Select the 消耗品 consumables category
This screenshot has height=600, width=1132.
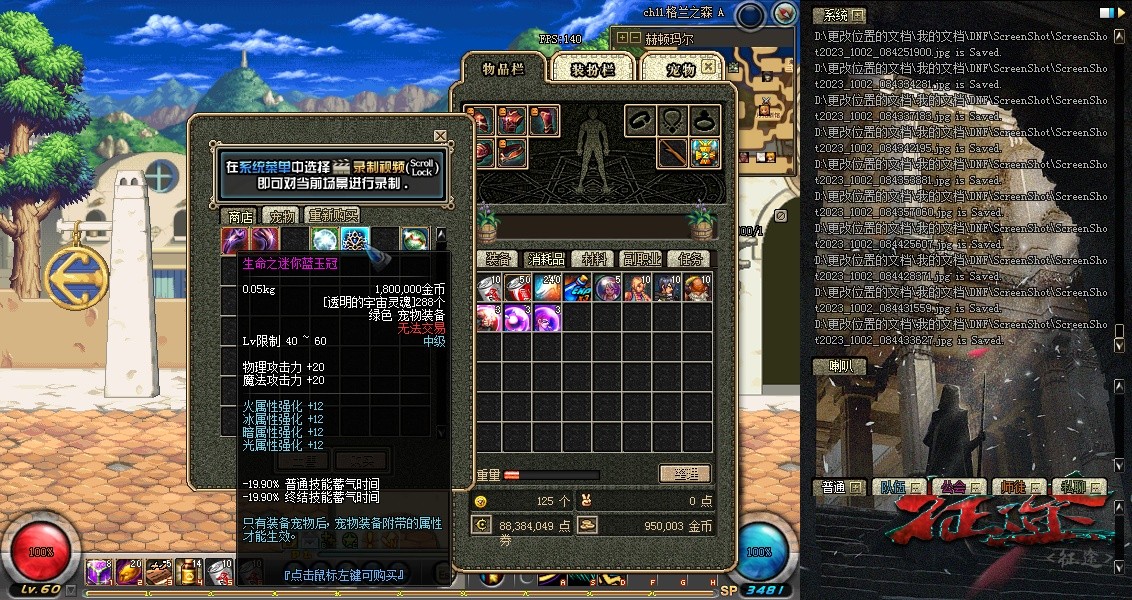(x=546, y=259)
